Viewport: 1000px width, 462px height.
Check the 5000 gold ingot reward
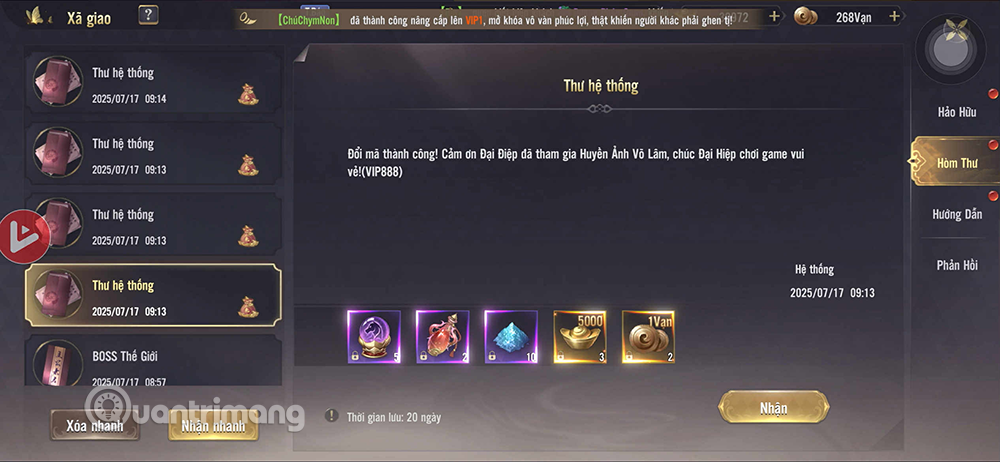[580, 337]
